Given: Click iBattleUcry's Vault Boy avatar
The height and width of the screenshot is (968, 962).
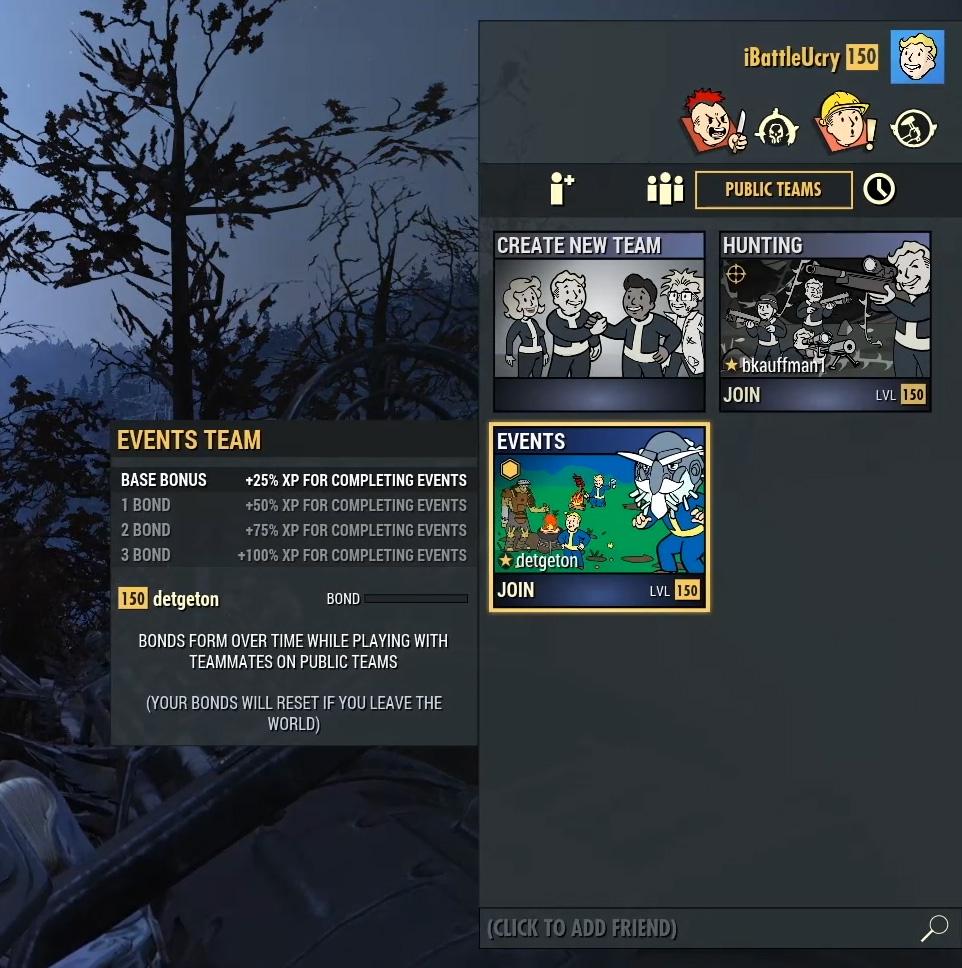Looking at the screenshot, I should (x=917, y=57).
